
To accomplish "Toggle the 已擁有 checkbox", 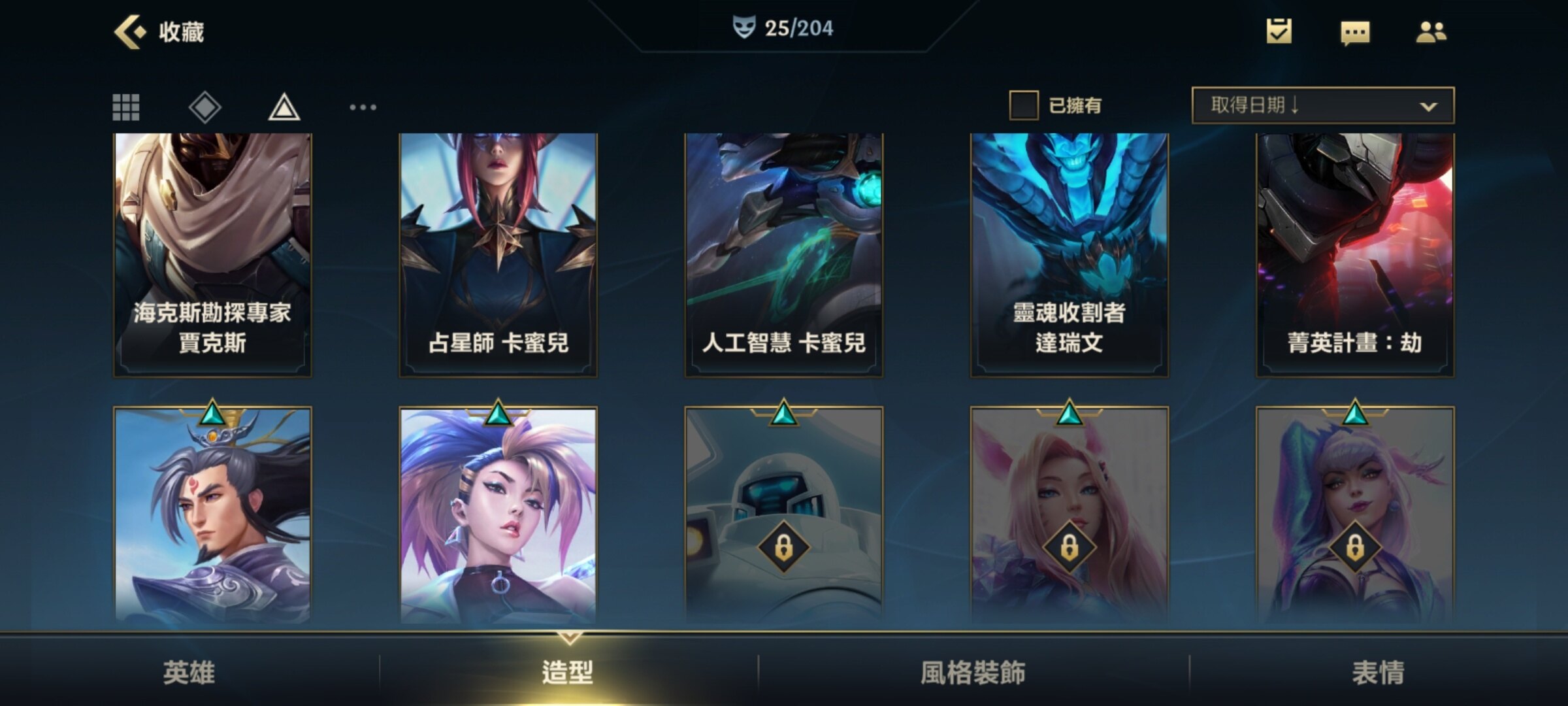I will pos(1024,105).
